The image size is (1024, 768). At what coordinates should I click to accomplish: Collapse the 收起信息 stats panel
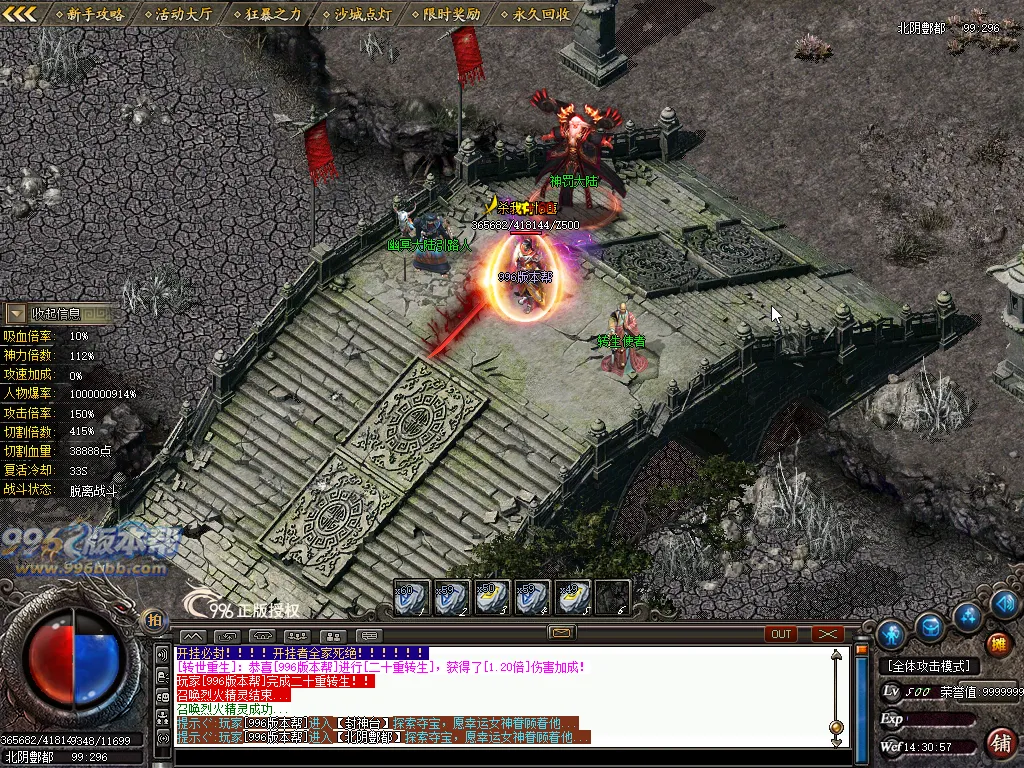[16, 314]
